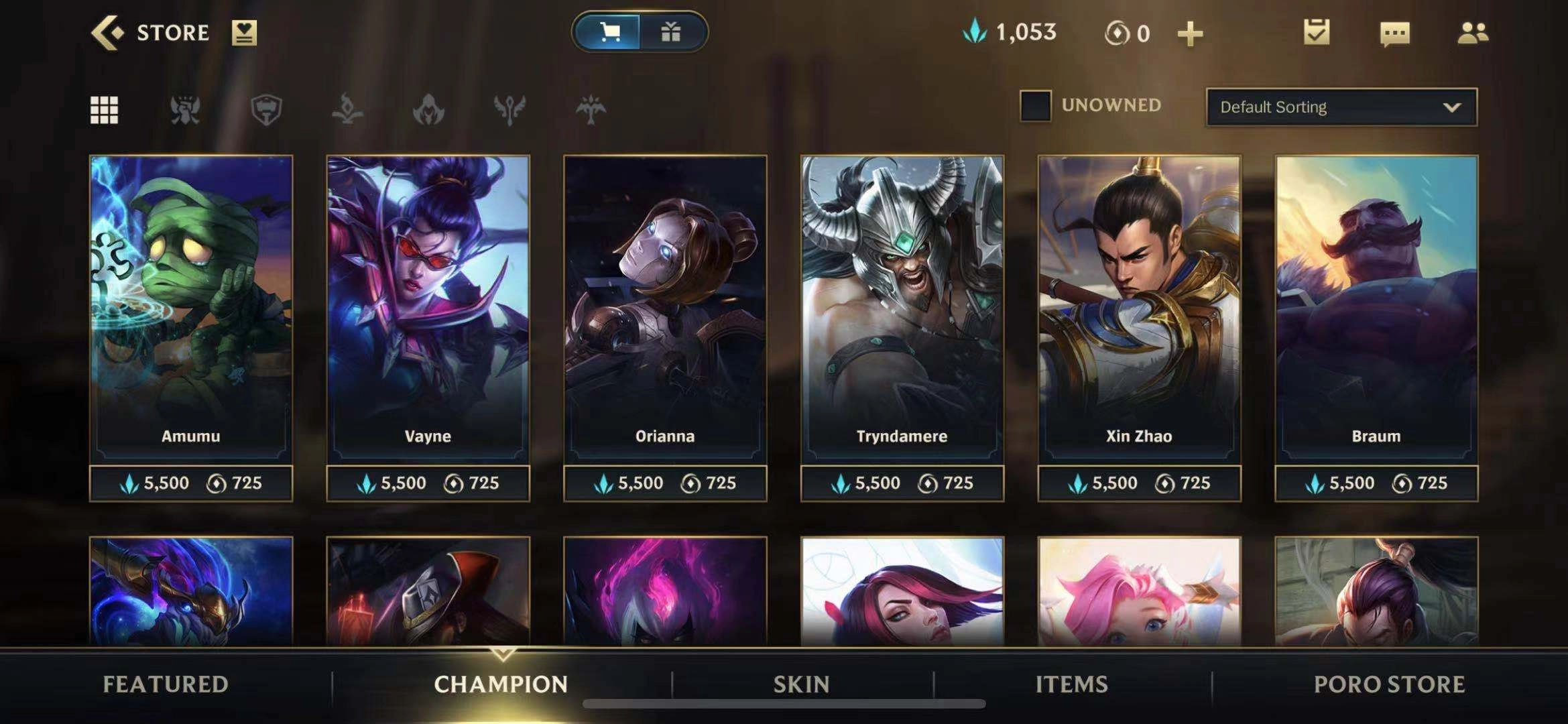Select the Vayne champion card
1568x724 pixels.
pyautogui.click(x=428, y=308)
